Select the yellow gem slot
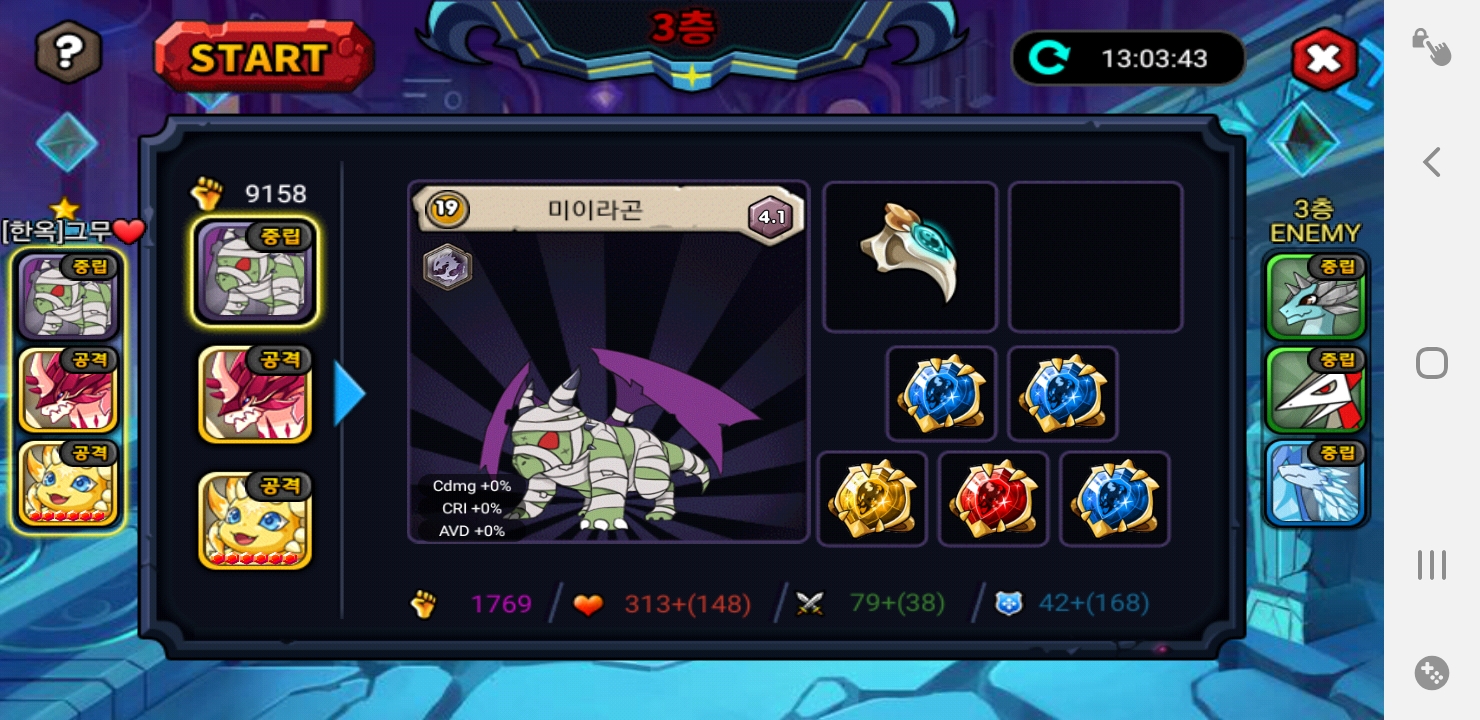 click(x=872, y=499)
